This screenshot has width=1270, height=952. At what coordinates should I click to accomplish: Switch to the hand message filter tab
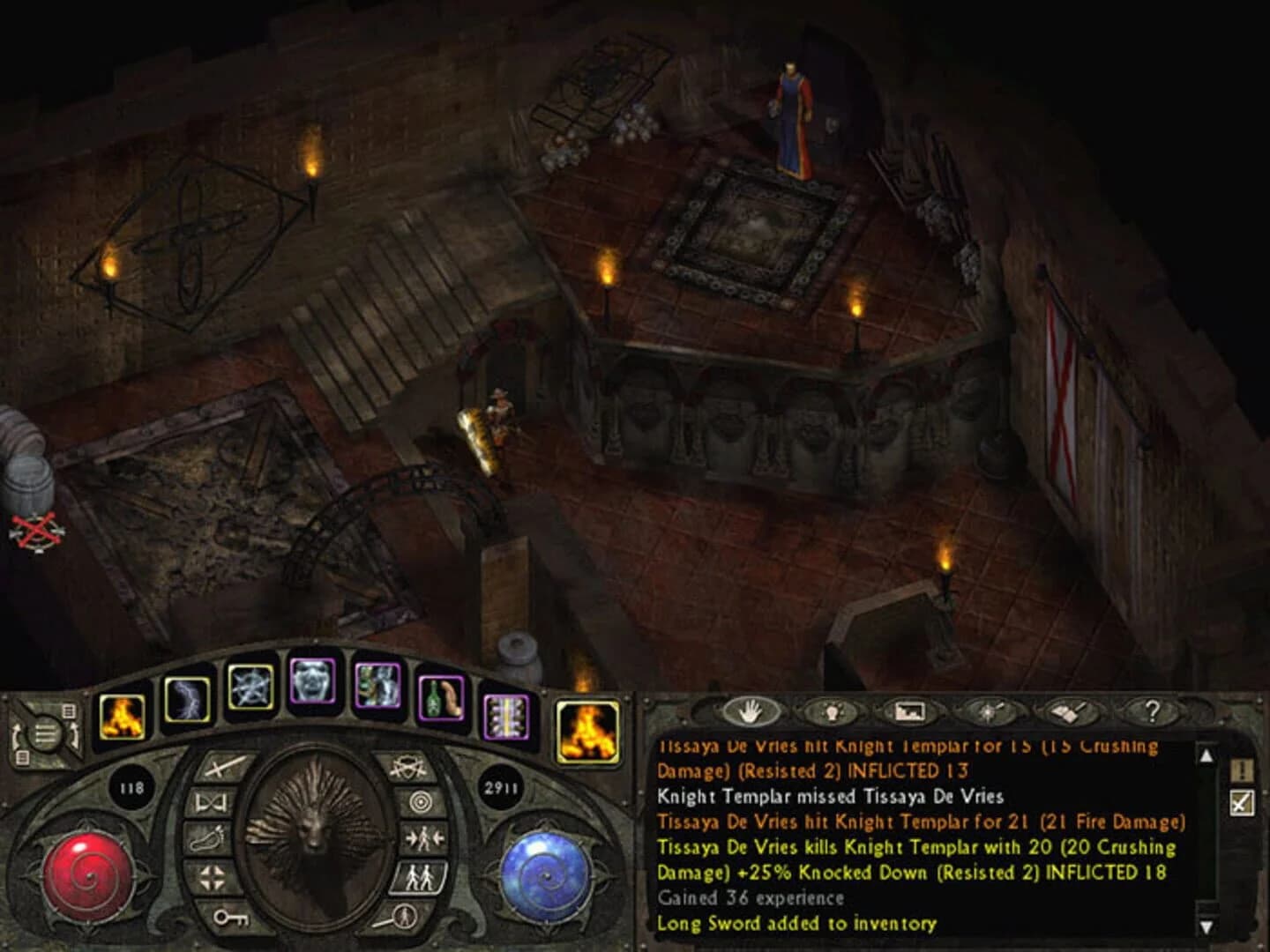[x=750, y=712]
